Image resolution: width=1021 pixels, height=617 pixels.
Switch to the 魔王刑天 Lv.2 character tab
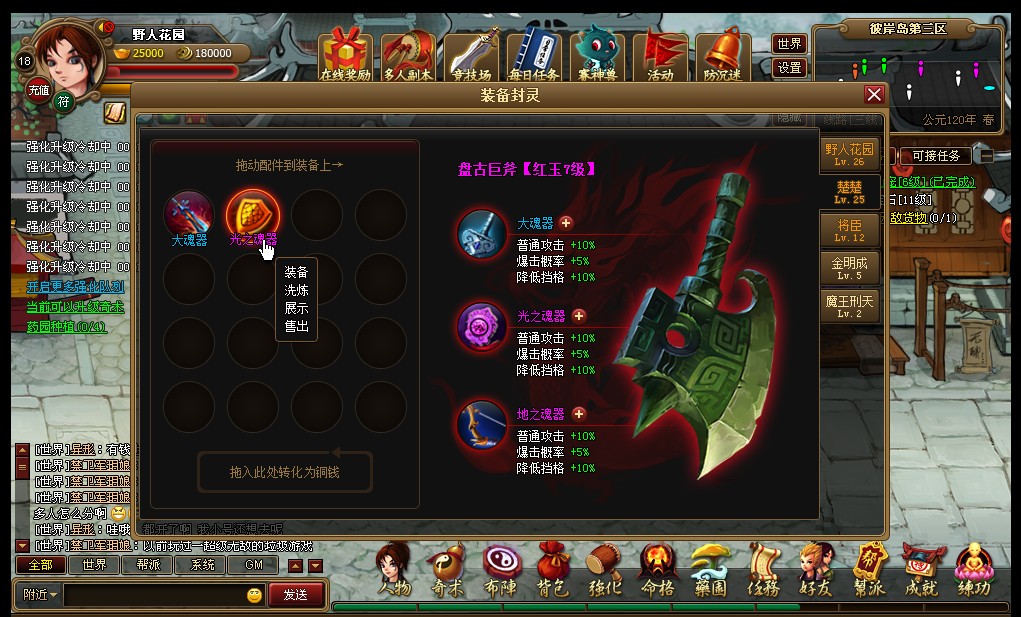click(x=849, y=305)
